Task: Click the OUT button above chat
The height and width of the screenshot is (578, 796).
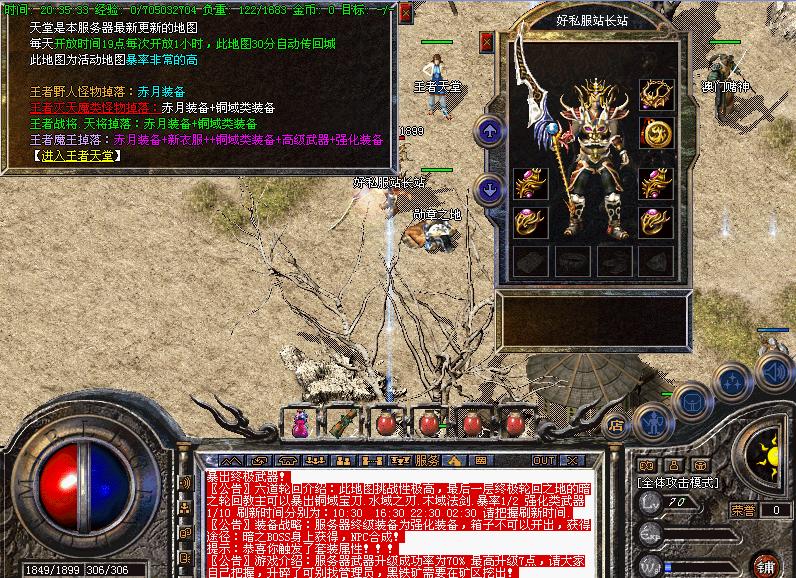Action: [x=544, y=460]
